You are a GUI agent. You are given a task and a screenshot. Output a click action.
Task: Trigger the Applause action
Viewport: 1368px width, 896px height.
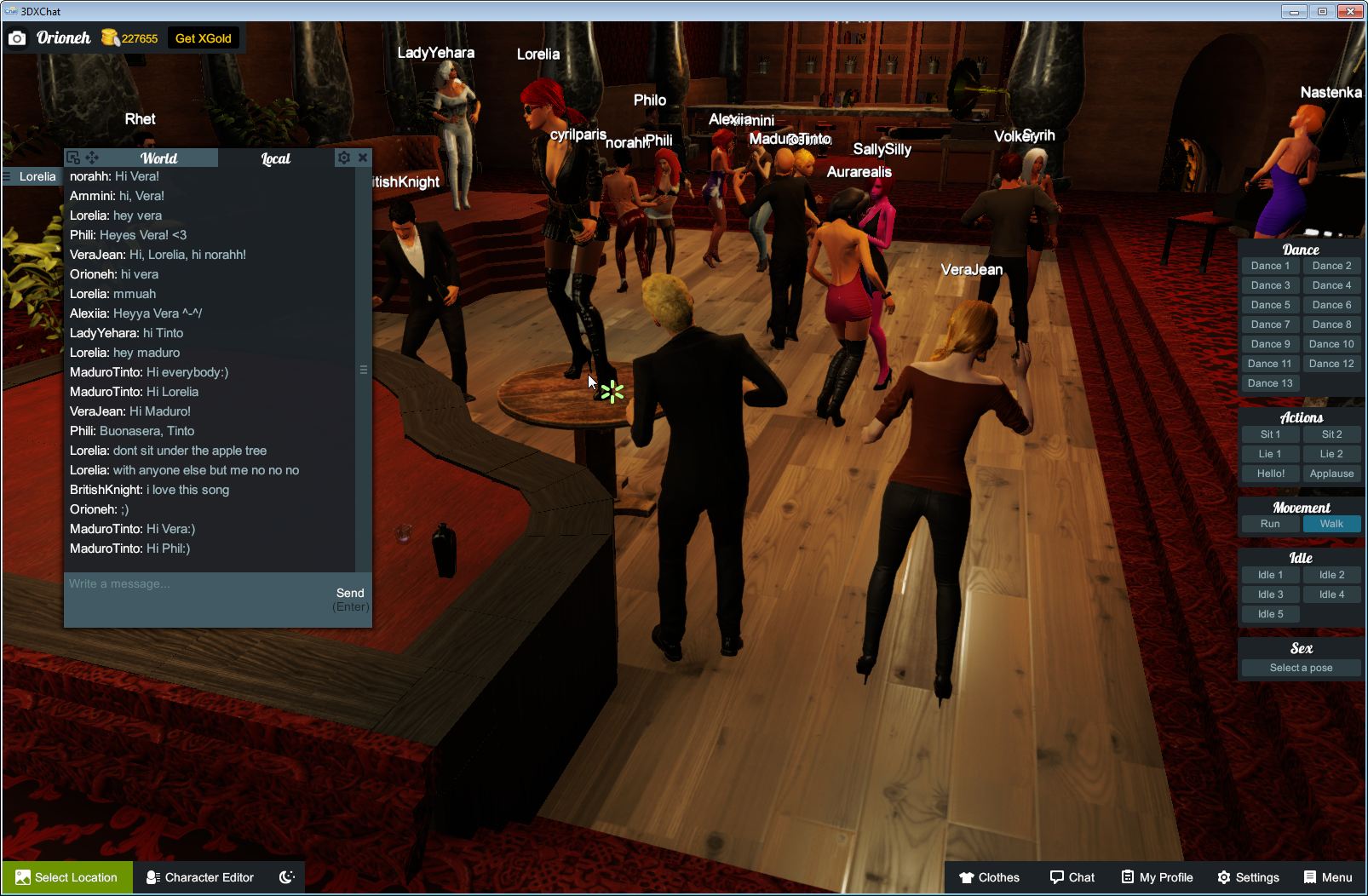(1331, 474)
